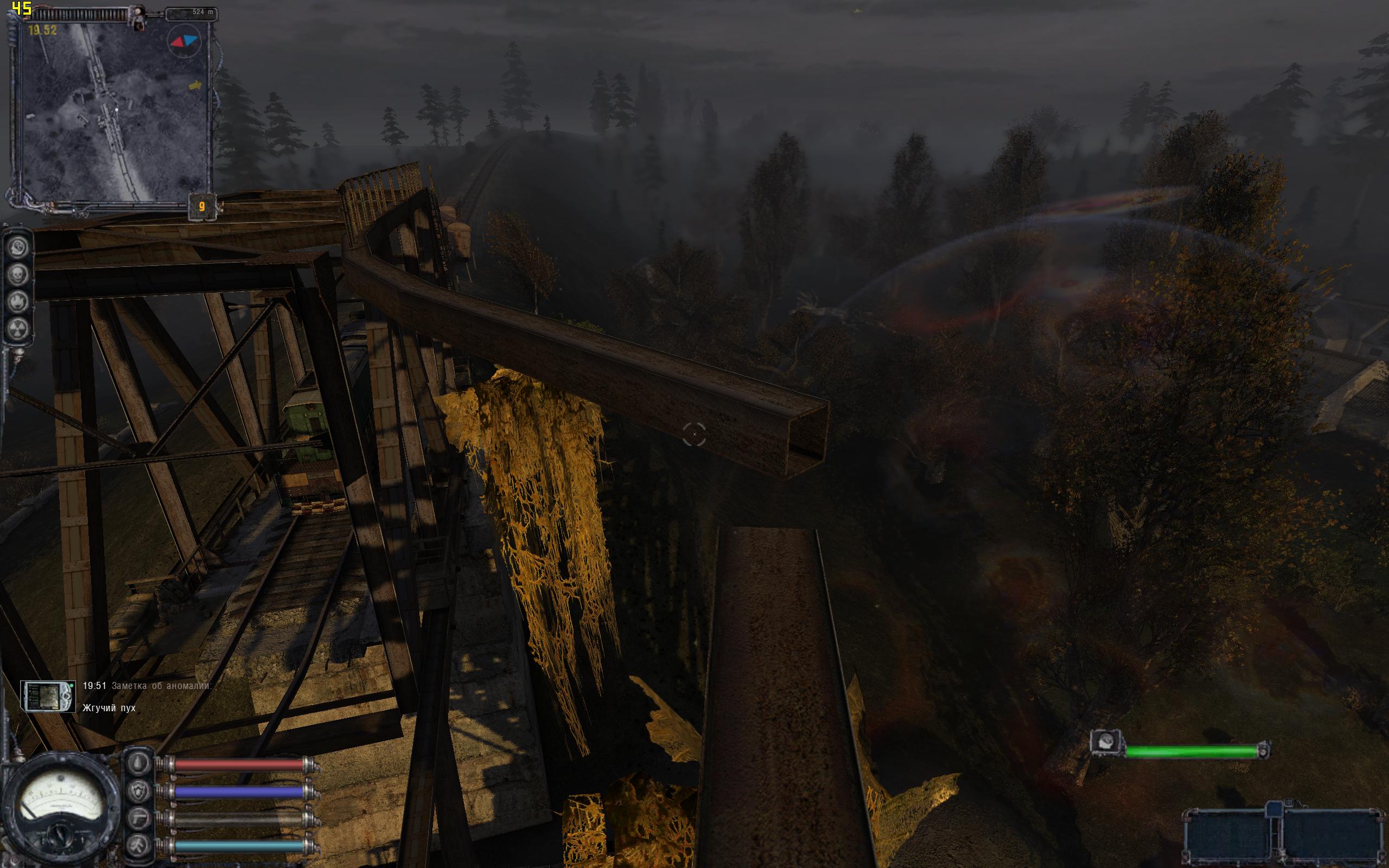Click the brain psi-hazard indicator icon
Image resolution: width=1389 pixels, height=868 pixels.
pyautogui.click(x=18, y=248)
